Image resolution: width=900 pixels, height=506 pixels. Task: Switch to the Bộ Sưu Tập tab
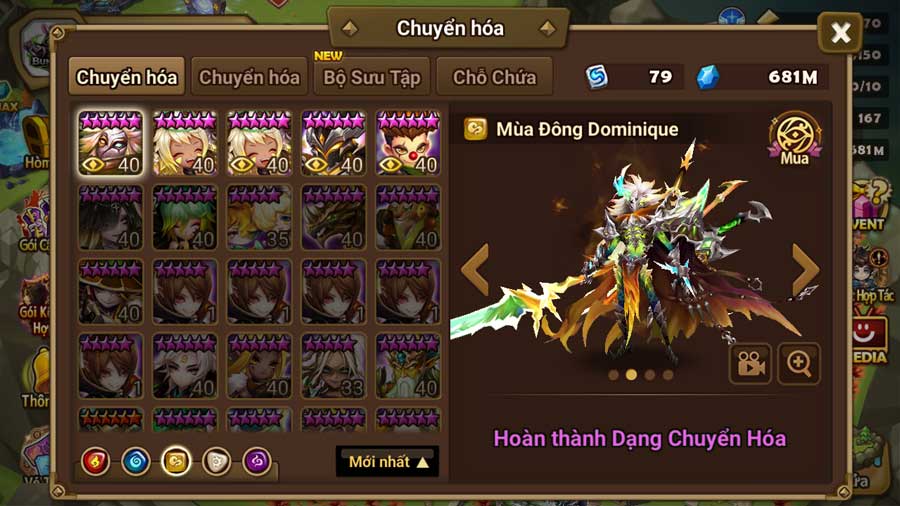(372, 77)
